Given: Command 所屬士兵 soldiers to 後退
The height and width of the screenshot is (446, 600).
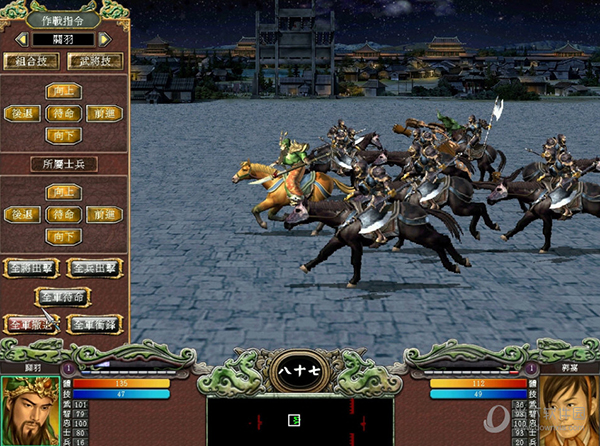Looking at the screenshot, I should [x=22, y=214].
